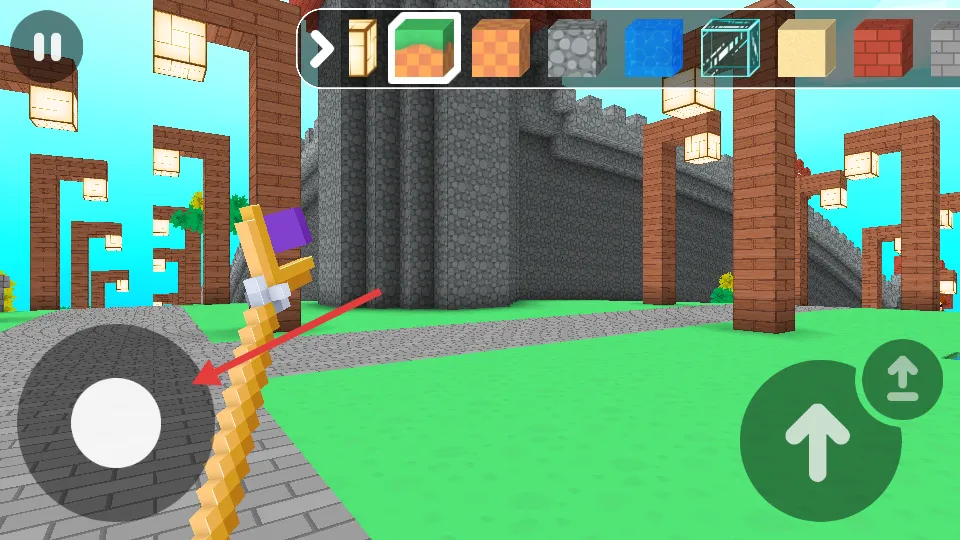The height and width of the screenshot is (540, 960).
Task: Select the blue water block
Action: coord(653,48)
